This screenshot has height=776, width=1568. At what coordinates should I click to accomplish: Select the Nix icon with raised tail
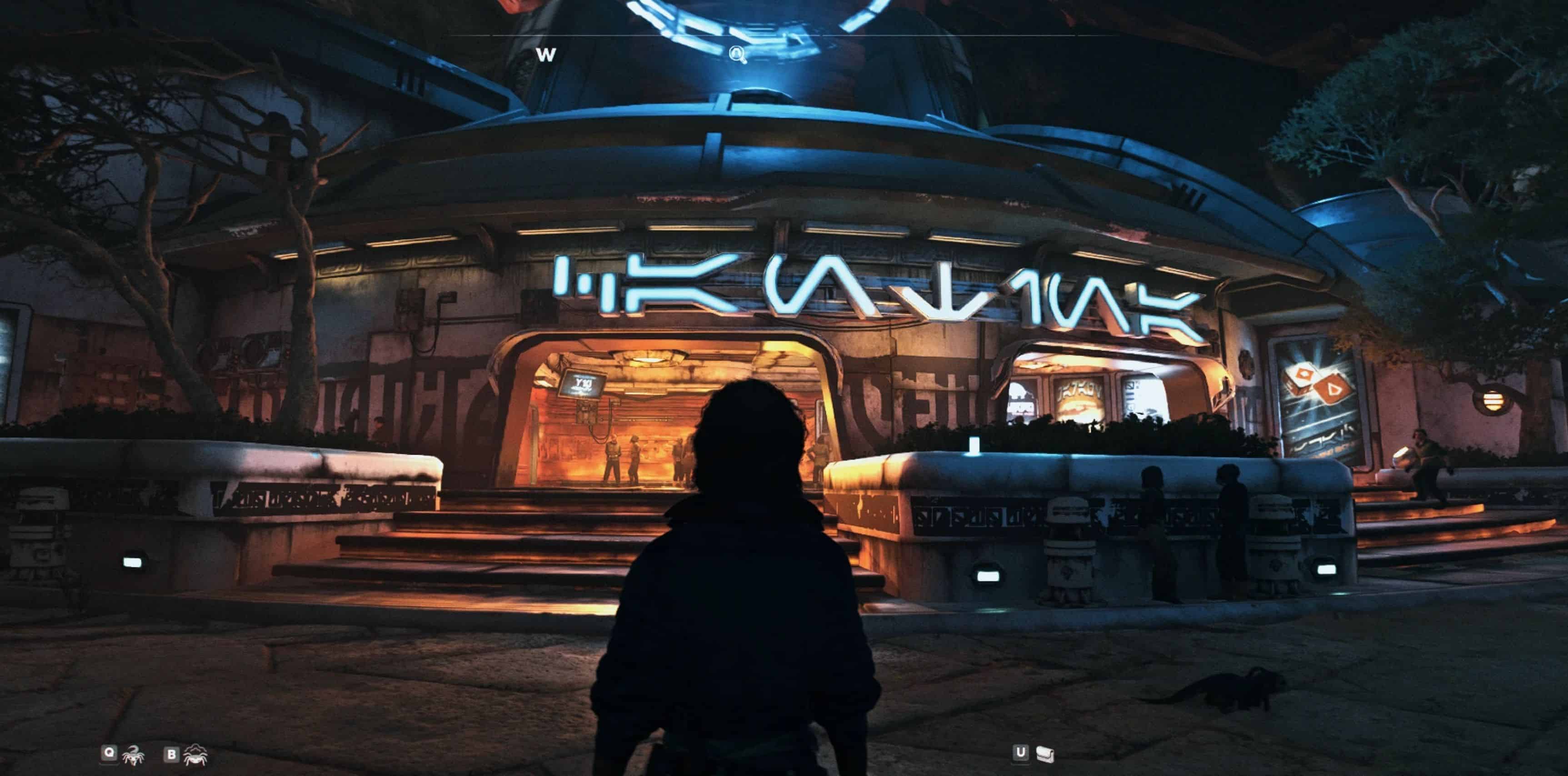point(133,755)
